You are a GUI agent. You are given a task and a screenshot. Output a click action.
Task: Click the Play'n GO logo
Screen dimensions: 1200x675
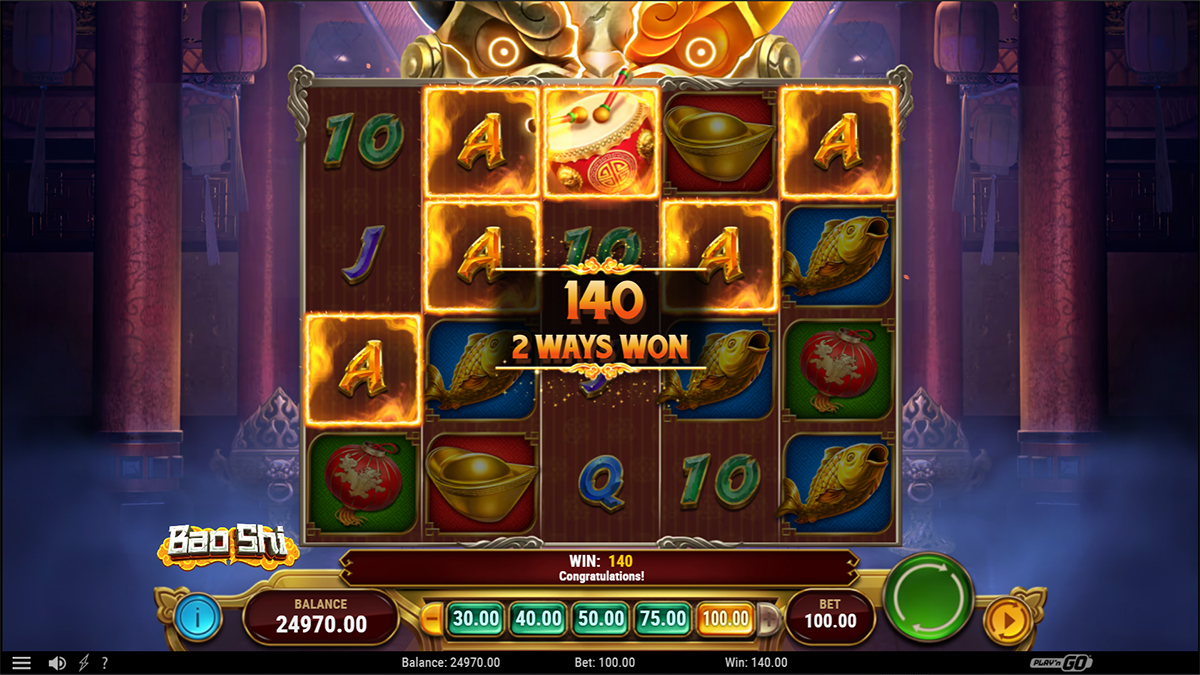(x=1061, y=663)
